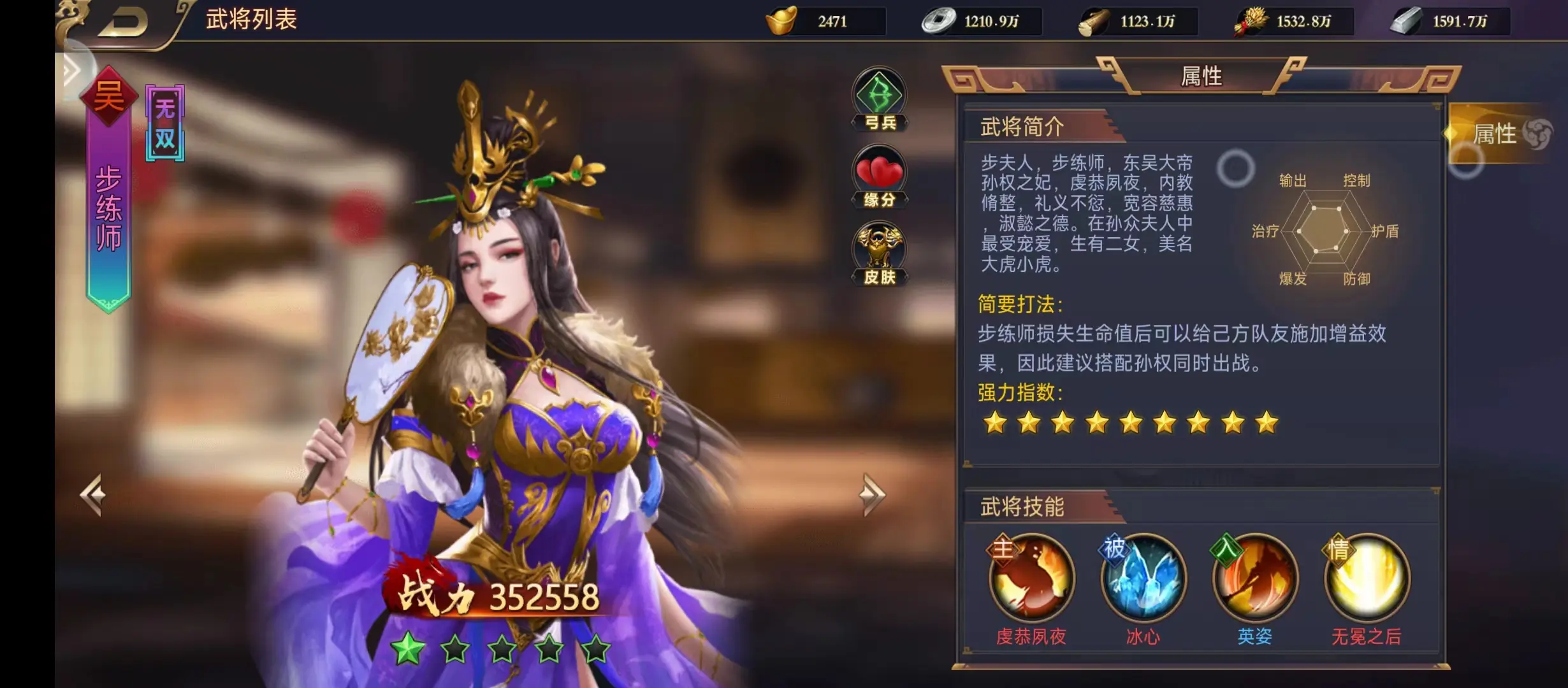
Task: Open the 英姿 skill icon
Action: (x=1256, y=578)
